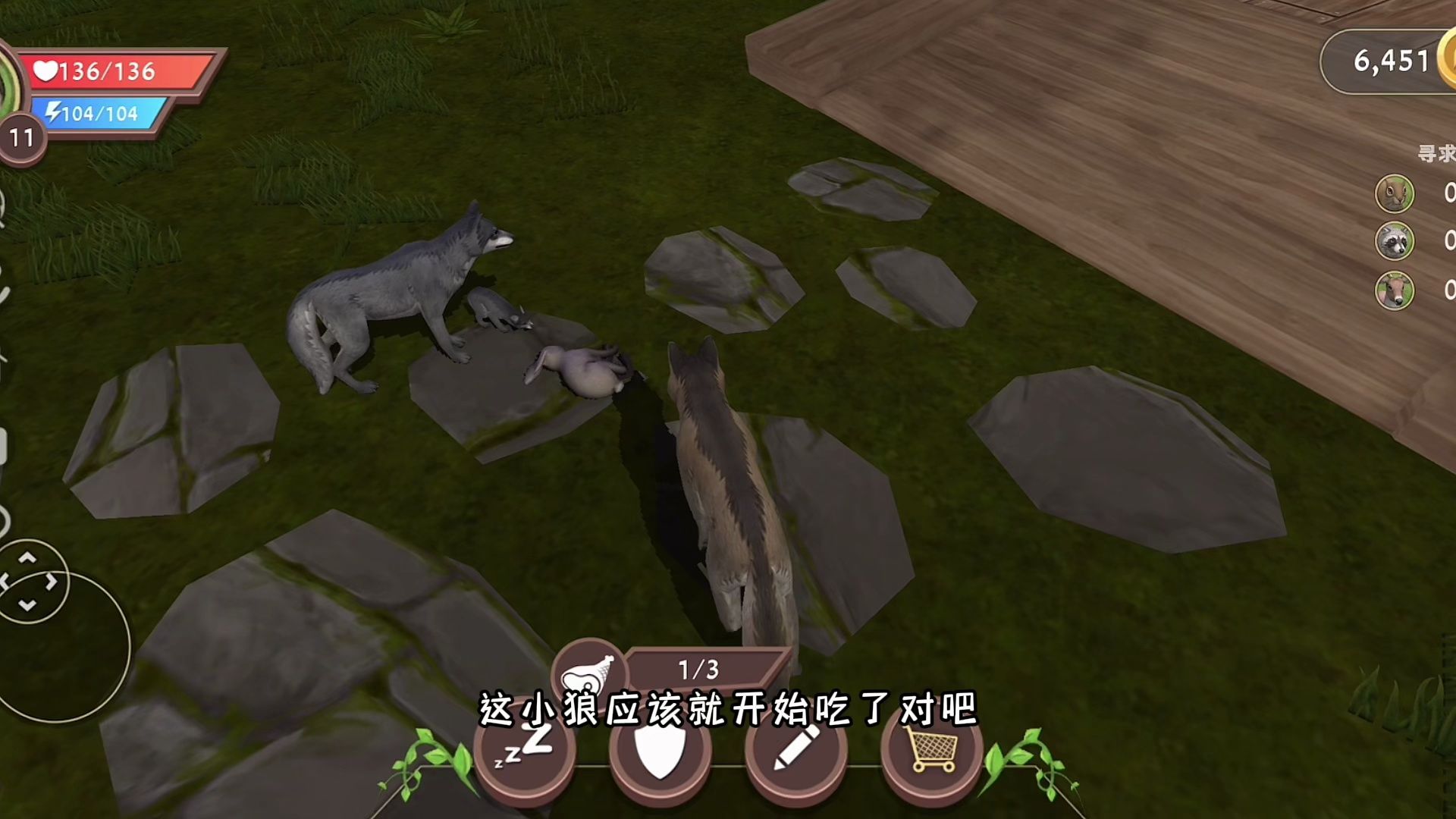Image resolution: width=1456 pixels, height=819 pixels.
Task: Click the lightning bolt icon on the energy bar
Action: (x=52, y=112)
